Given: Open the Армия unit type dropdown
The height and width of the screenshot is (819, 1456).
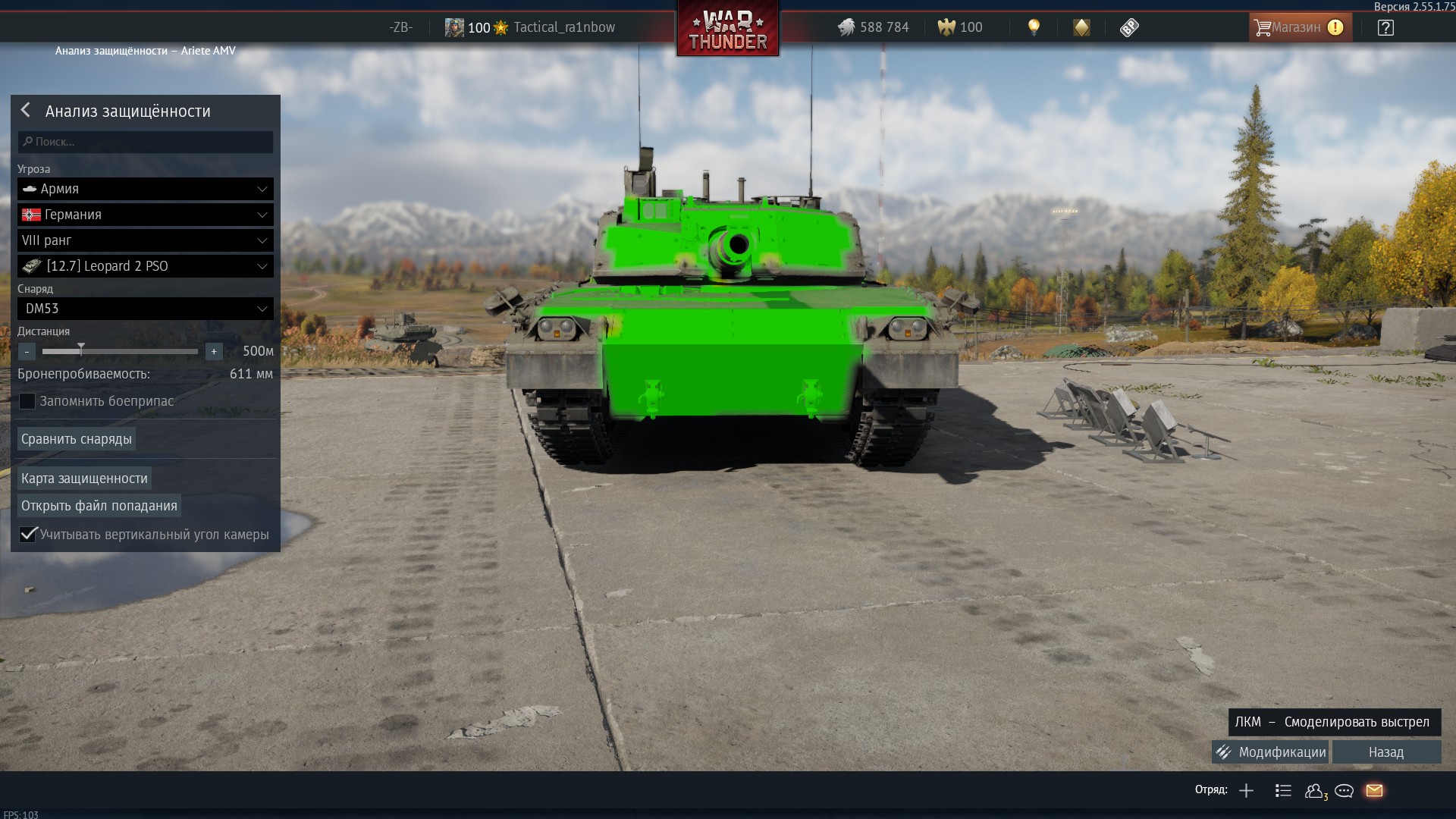Looking at the screenshot, I should pos(146,189).
